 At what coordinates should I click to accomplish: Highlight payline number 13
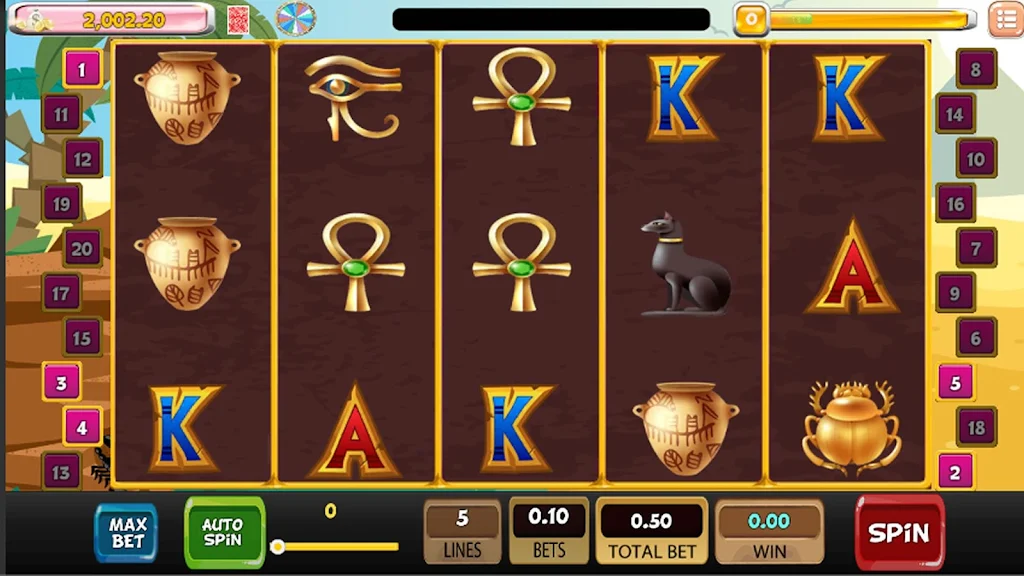61,471
